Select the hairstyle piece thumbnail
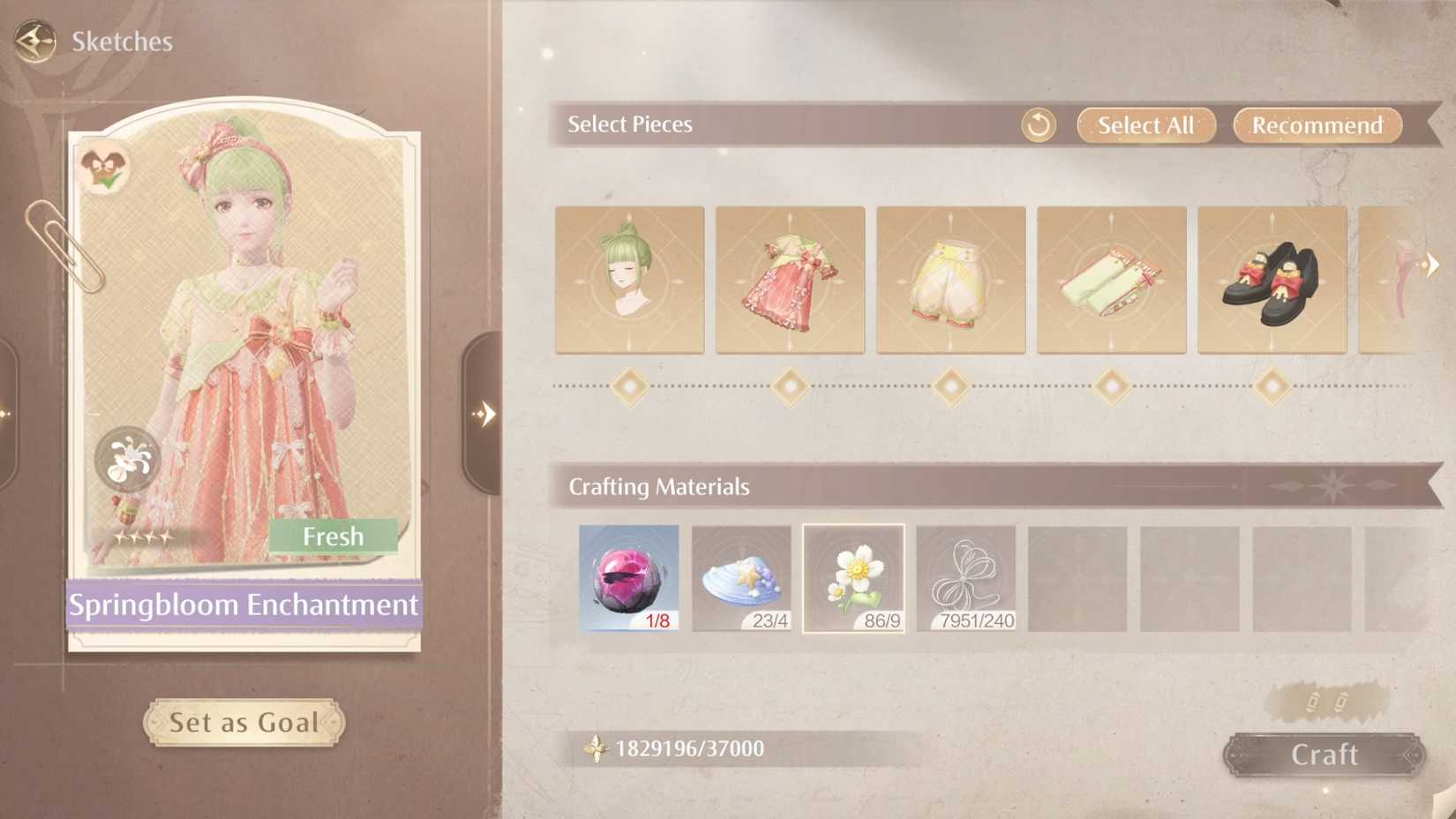This screenshot has width=1456, height=819. (x=629, y=280)
